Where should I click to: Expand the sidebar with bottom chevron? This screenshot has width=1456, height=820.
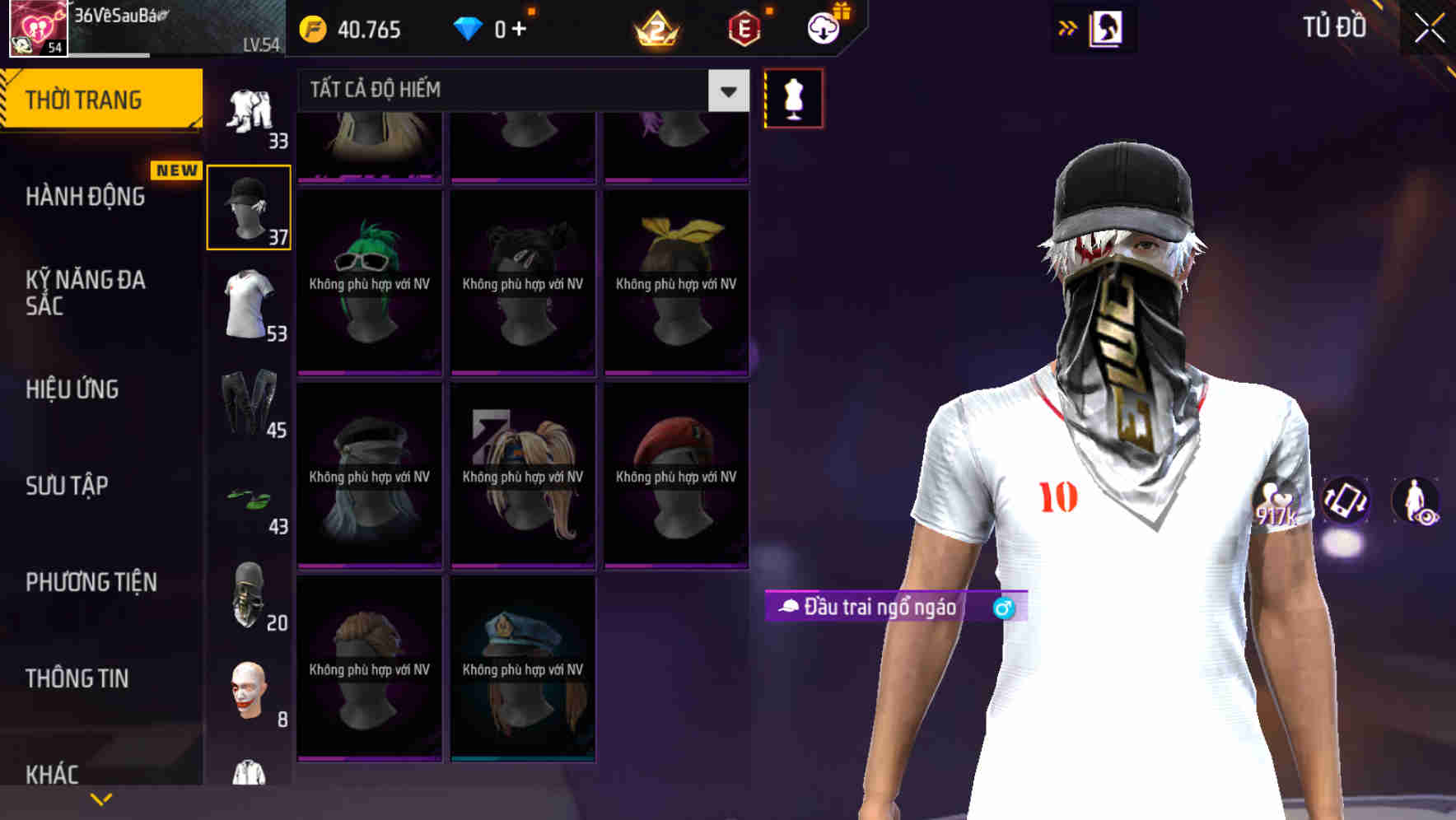coord(102,797)
